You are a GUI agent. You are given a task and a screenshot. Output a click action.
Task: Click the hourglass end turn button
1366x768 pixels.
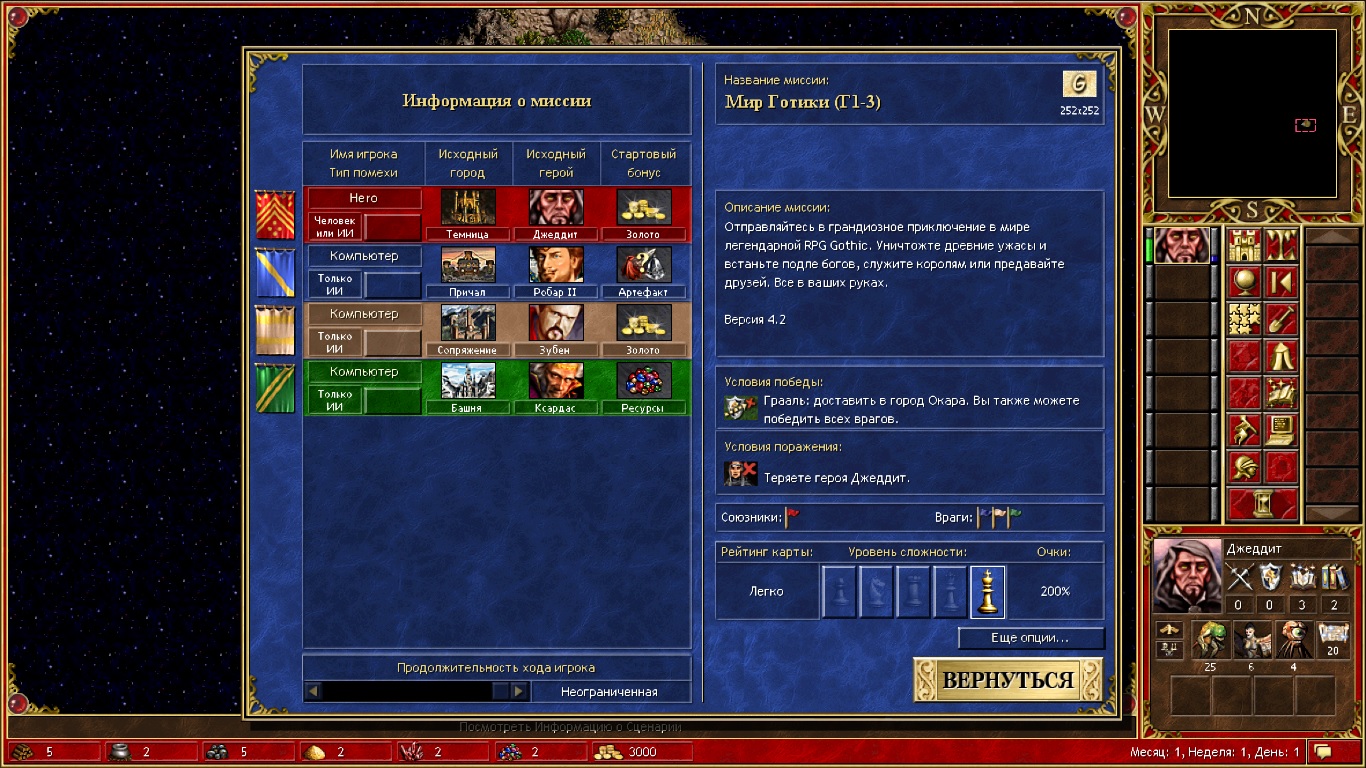click(x=1263, y=504)
